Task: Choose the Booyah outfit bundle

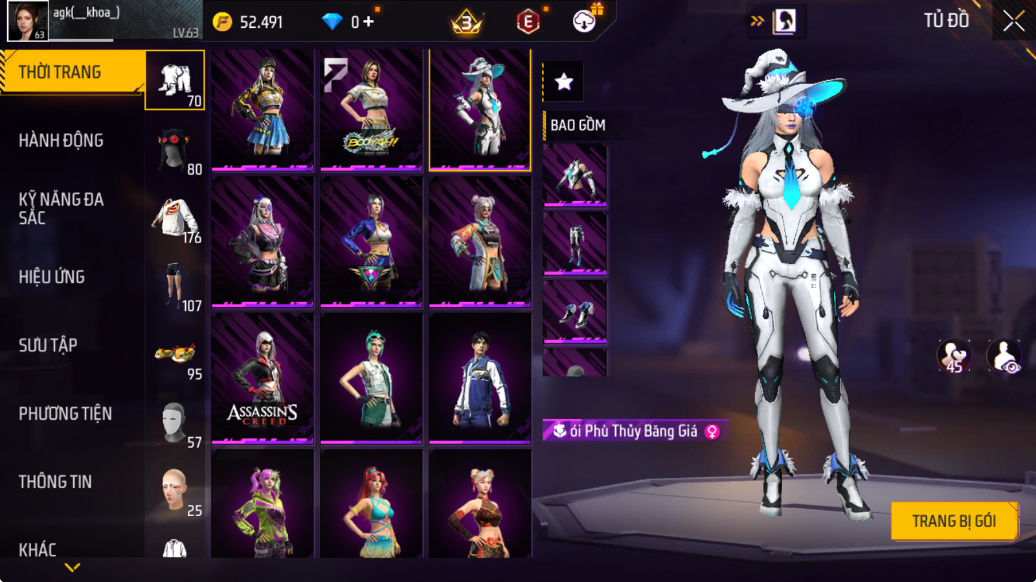Action: [371, 110]
